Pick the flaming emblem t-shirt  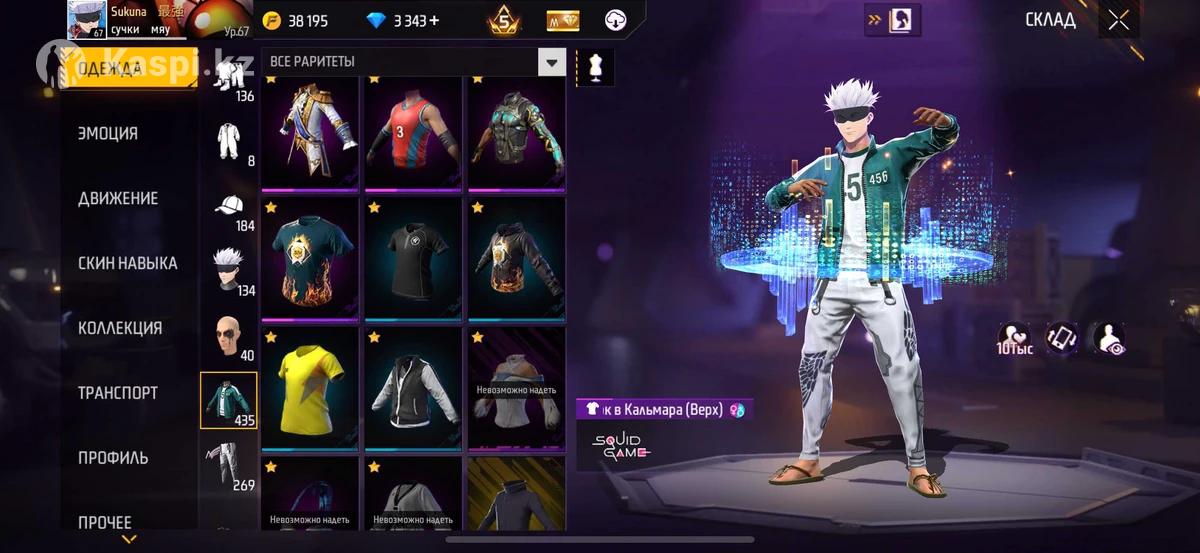(x=311, y=258)
